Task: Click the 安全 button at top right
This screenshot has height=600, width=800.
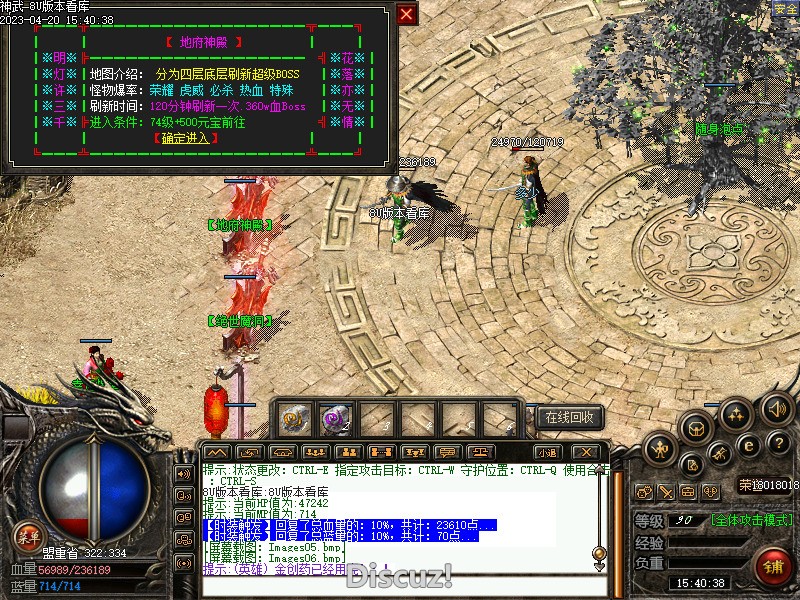Action: coord(786,9)
